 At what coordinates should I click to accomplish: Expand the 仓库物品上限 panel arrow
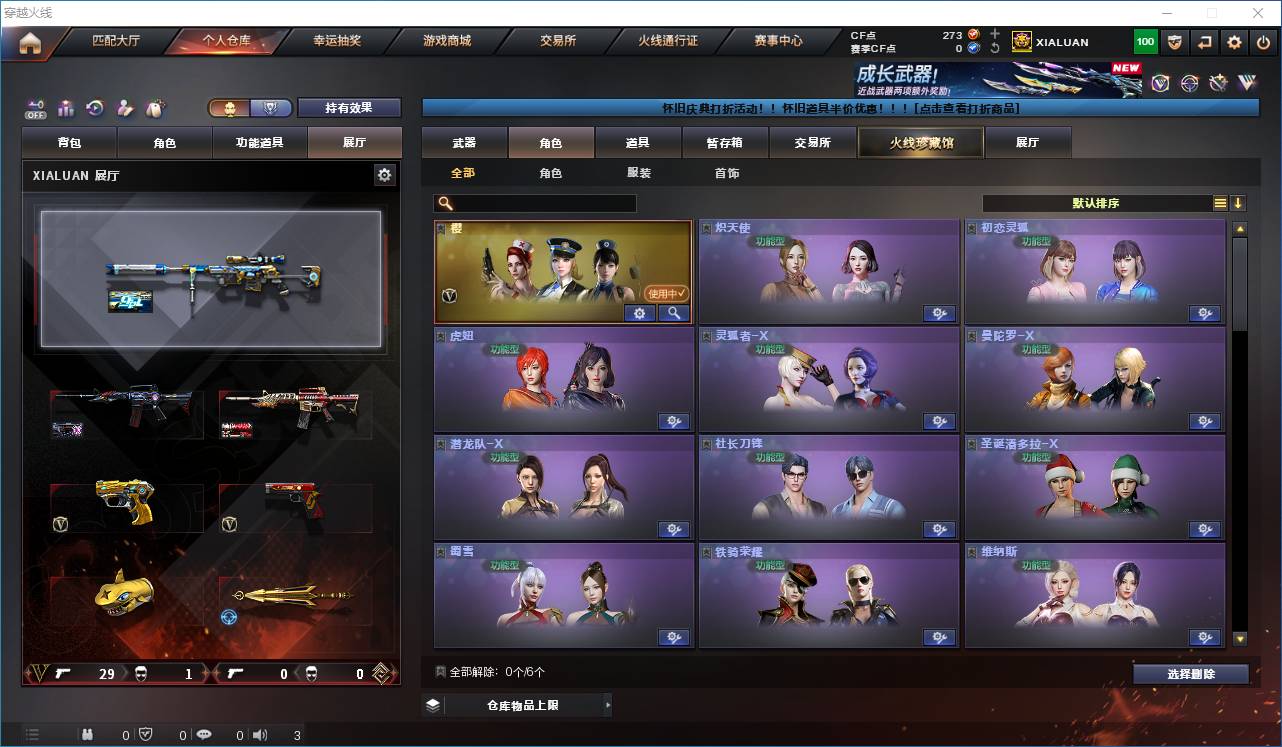(606, 704)
